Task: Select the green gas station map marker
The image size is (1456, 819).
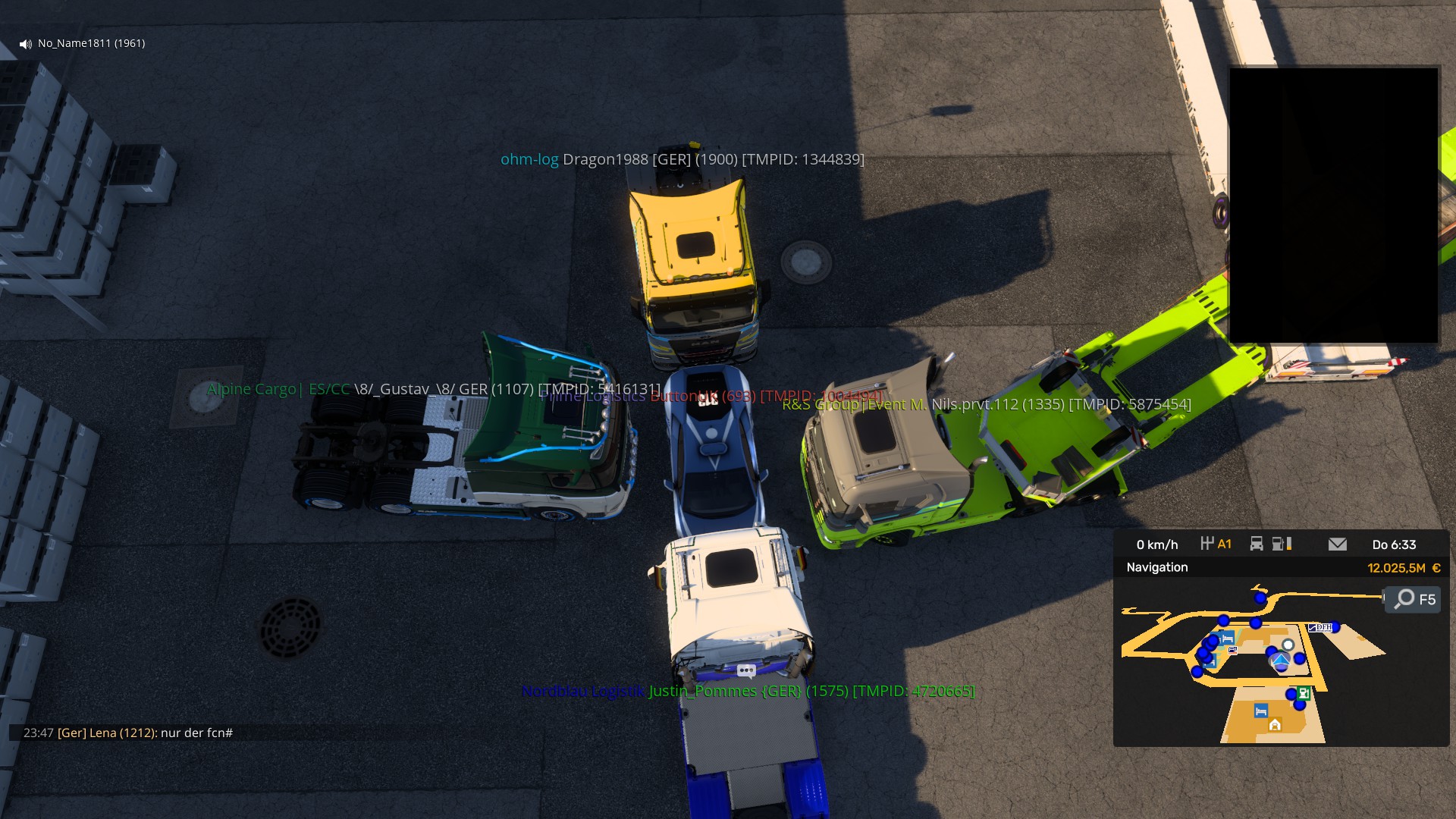Action: (x=1304, y=693)
